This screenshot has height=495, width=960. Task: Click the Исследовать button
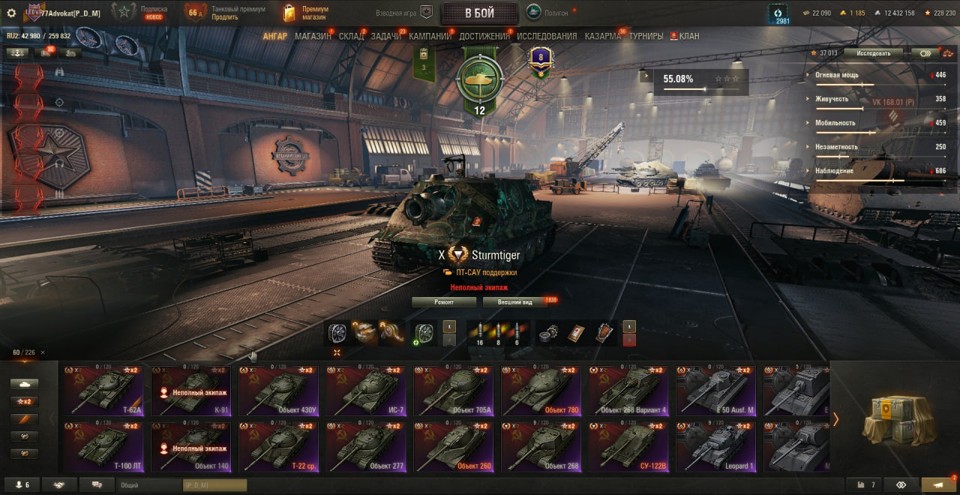tap(873, 53)
